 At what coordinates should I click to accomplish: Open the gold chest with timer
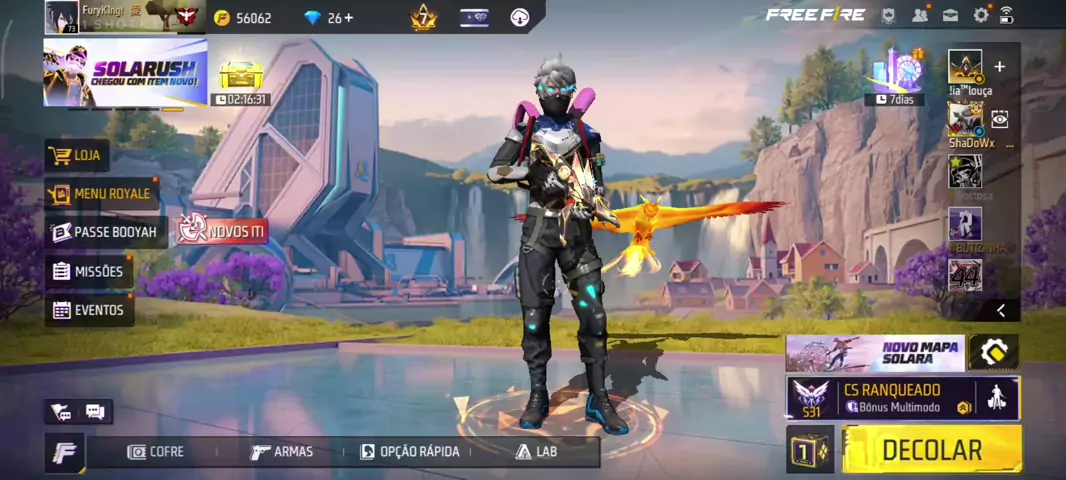tap(240, 76)
